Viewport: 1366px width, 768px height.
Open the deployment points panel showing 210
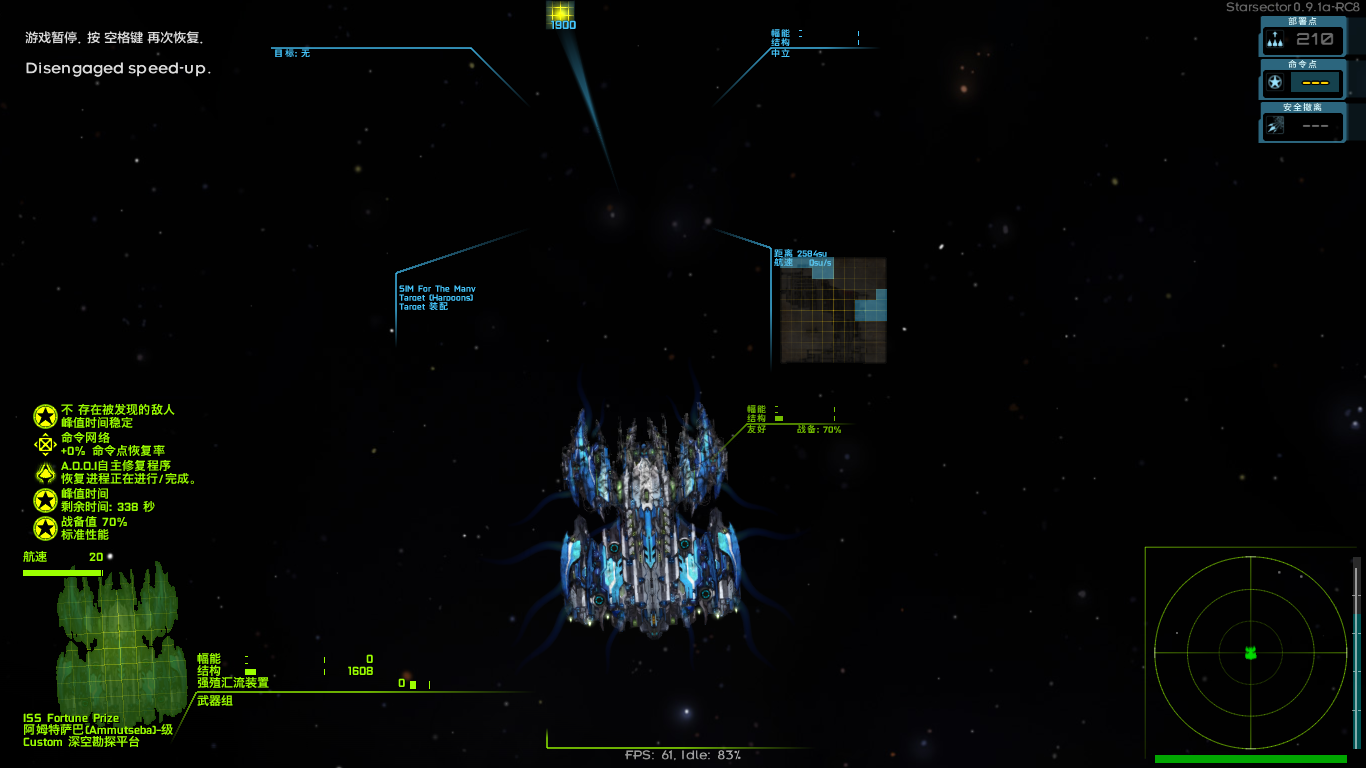coord(1302,39)
